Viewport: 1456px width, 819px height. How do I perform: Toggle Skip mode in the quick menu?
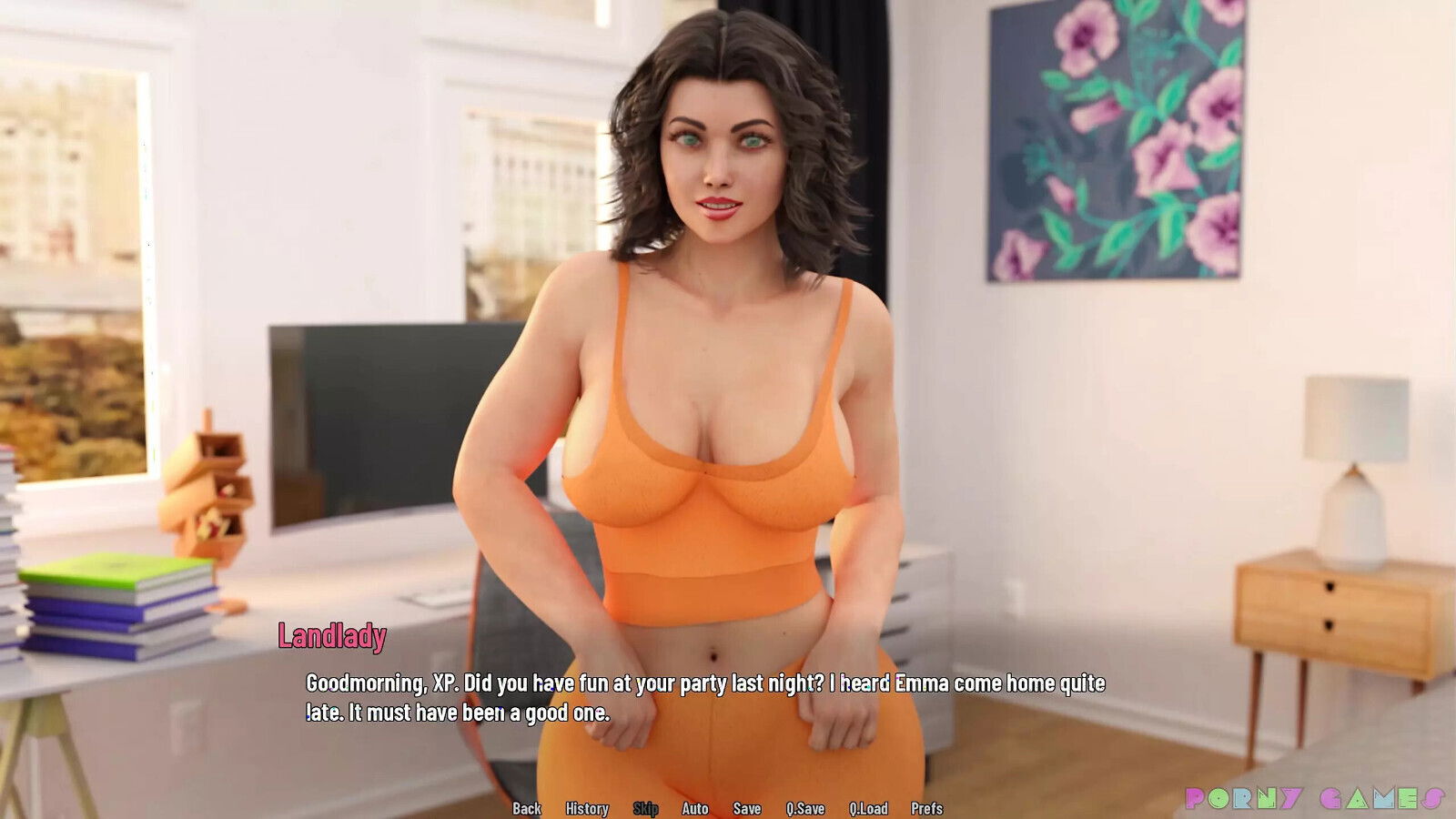pos(645,808)
